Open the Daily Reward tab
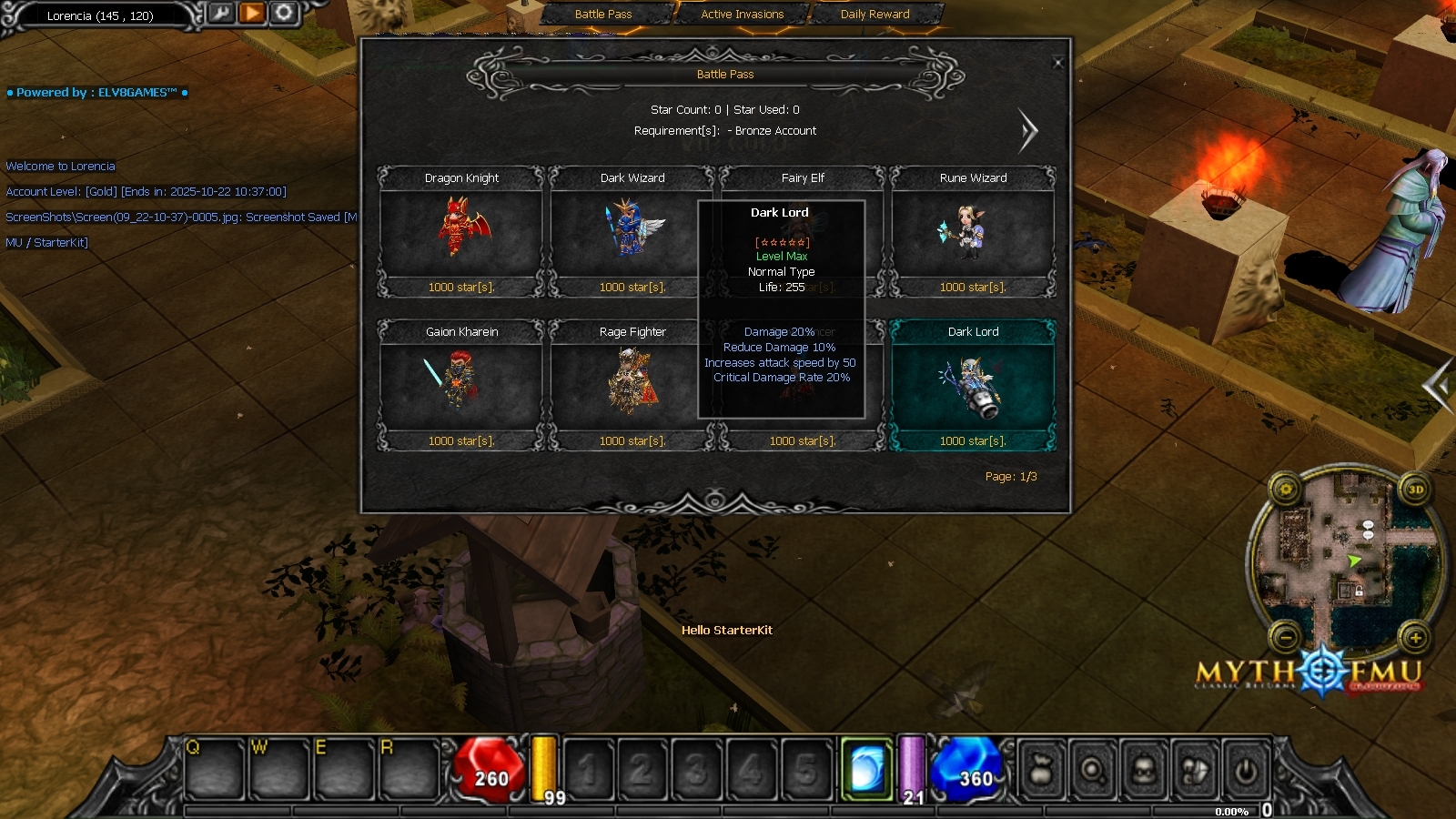This screenshot has height=819, width=1456. (x=875, y=15)
